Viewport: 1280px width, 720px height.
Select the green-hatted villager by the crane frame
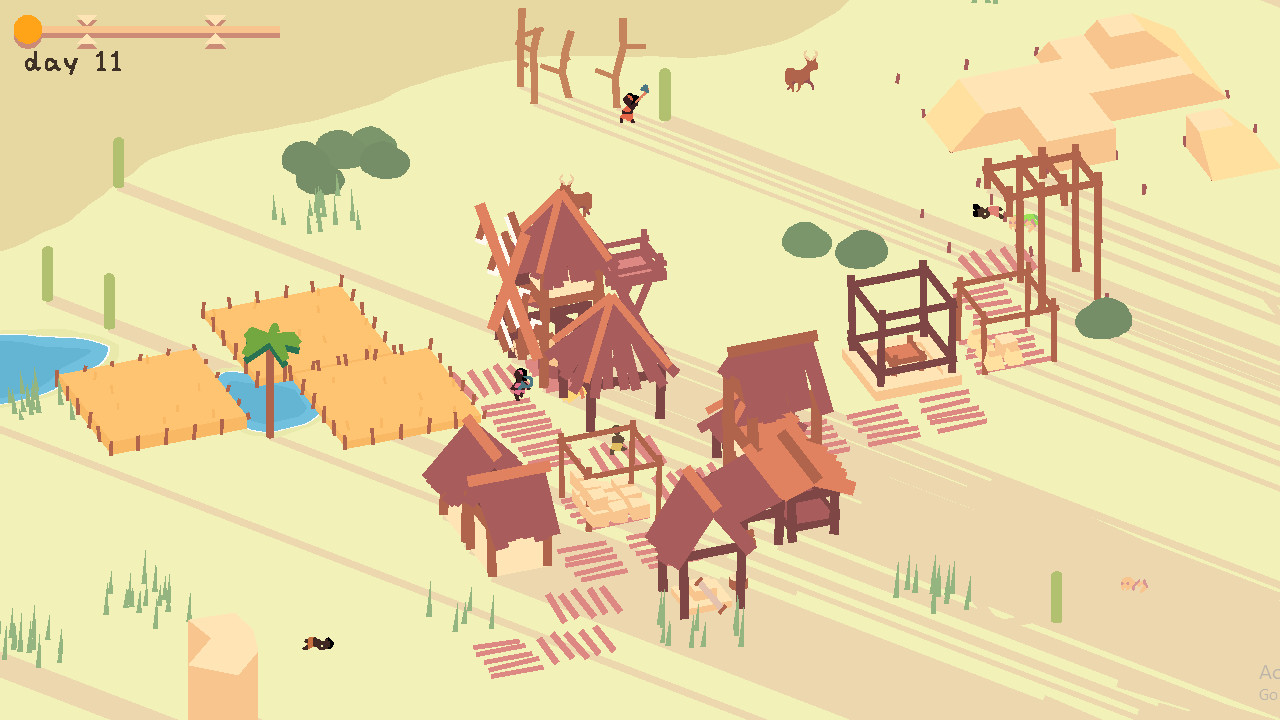pos(1031,222)
